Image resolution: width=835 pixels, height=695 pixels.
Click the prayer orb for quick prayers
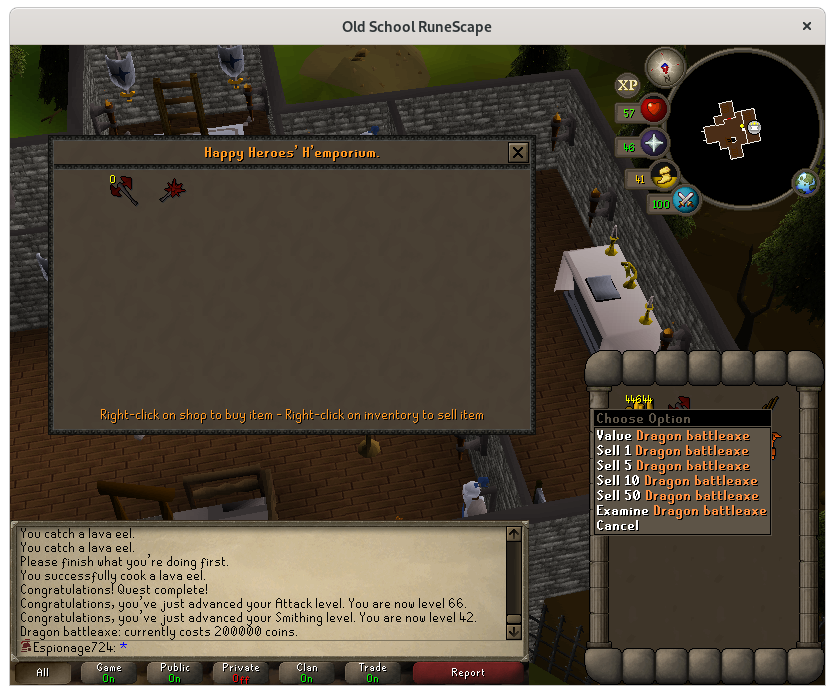click(x=654, y=143)
